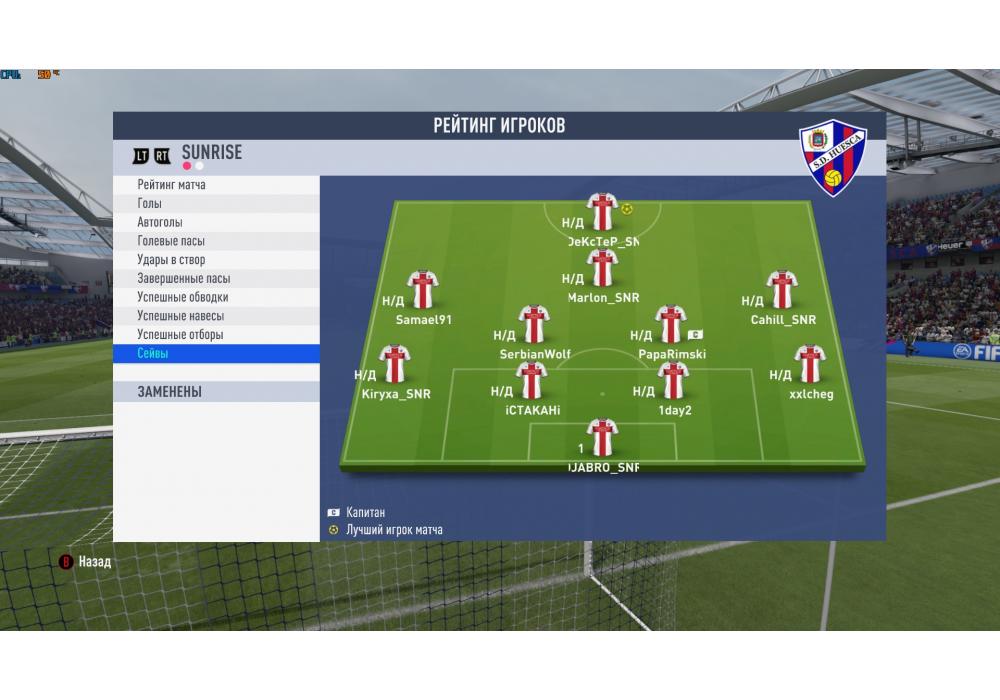This screenshot has width=1000, height=700.
Task: Choose Samael91's player shirt
Action: click(423, 290)
